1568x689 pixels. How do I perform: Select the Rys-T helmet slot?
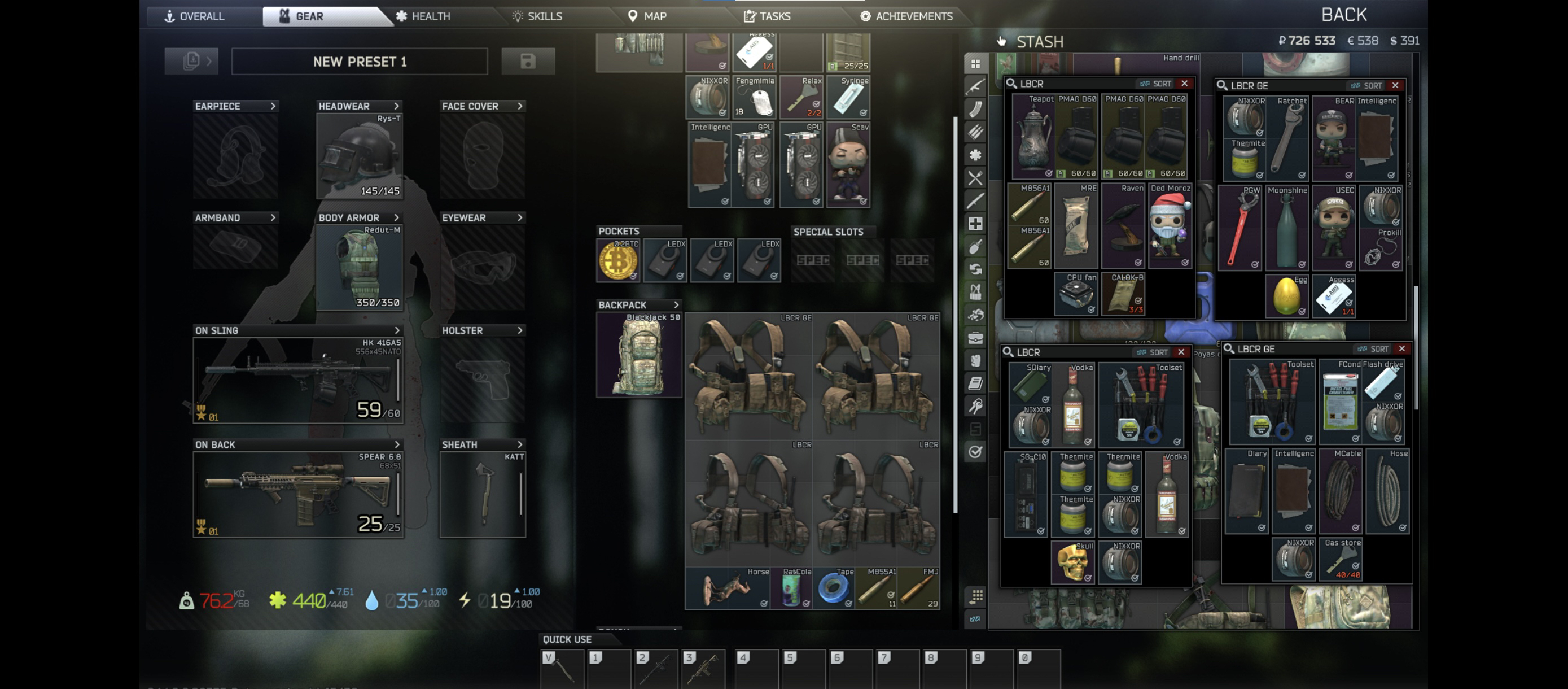(359, 156)
